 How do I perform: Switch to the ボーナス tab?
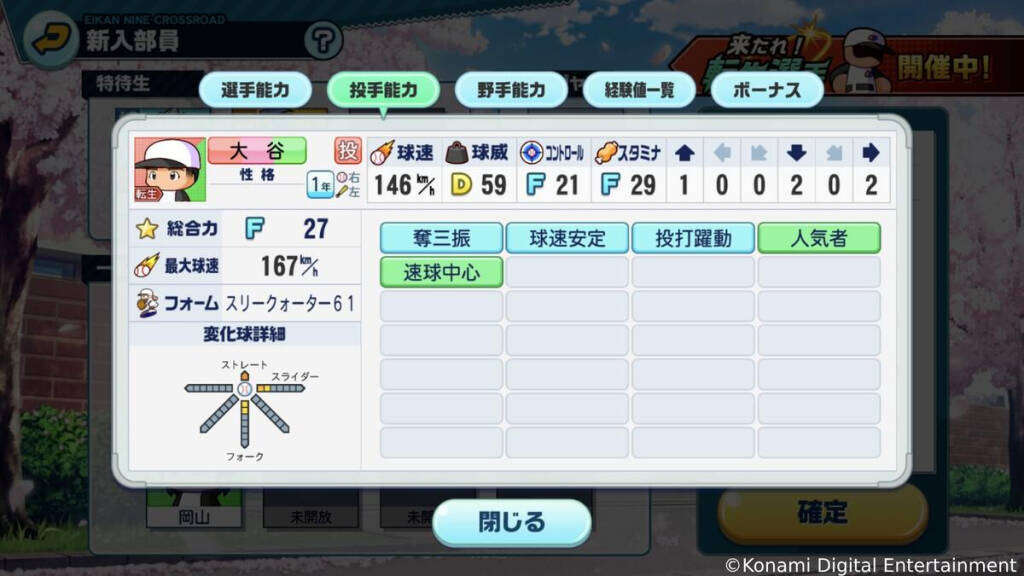click(767, 90)
